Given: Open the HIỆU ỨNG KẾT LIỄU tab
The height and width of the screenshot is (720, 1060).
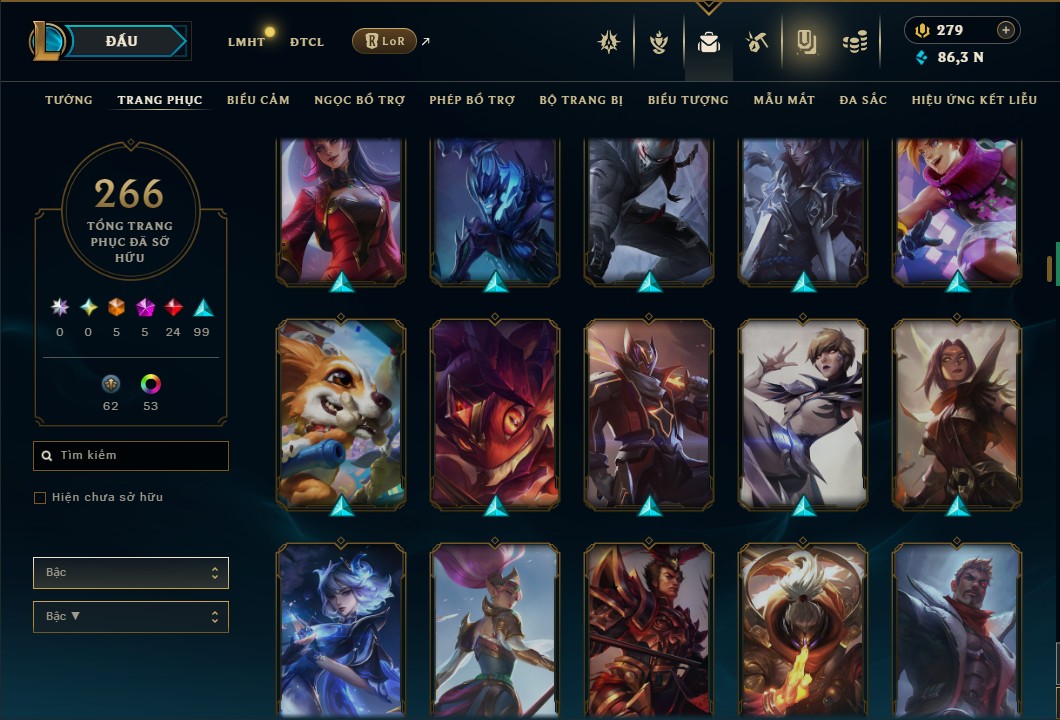Looking at the screenshot, I should click(974, 100).
